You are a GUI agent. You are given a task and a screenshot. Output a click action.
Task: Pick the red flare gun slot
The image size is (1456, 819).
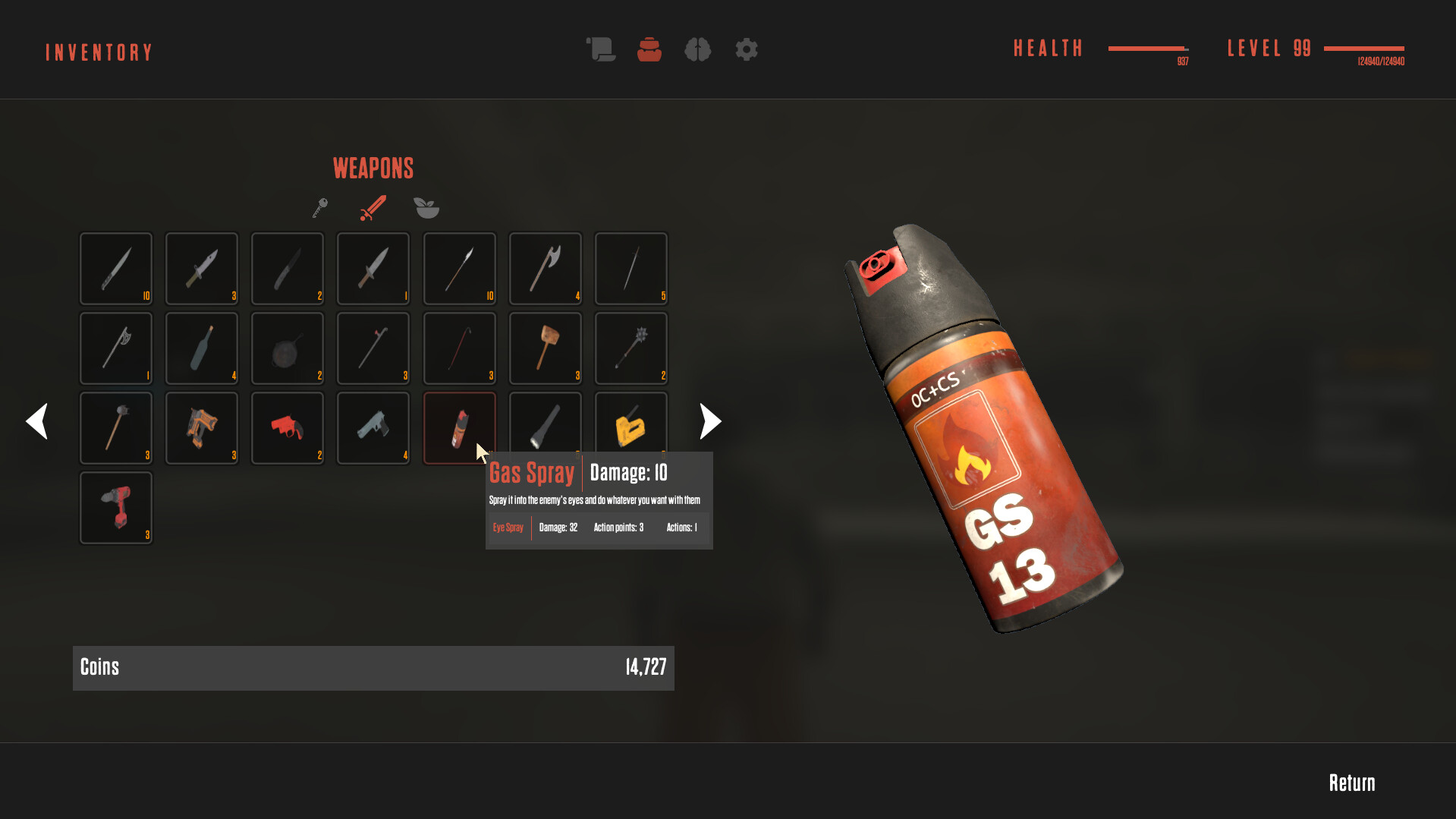coord(288,427)
